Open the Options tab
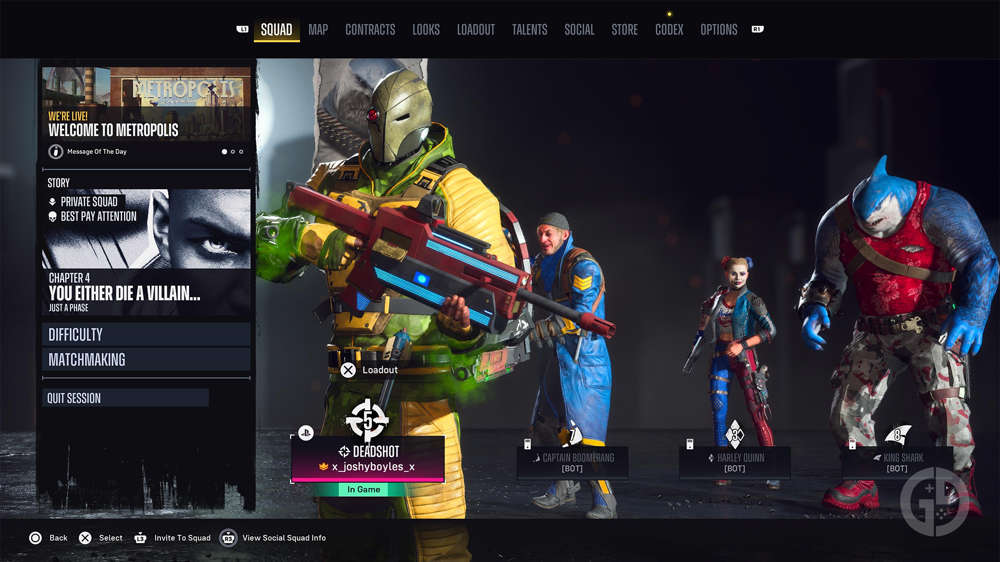The image size is (1000, 562). coord(719,30)
